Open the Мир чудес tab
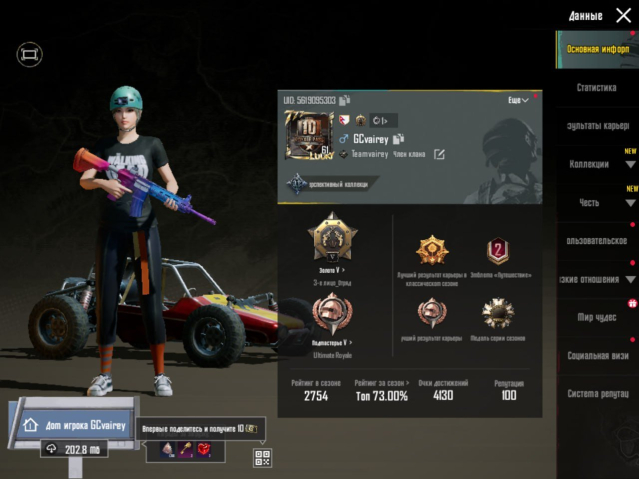Viewport: 639px width, 479px height. pyautogui.click(x=597, y=317)
